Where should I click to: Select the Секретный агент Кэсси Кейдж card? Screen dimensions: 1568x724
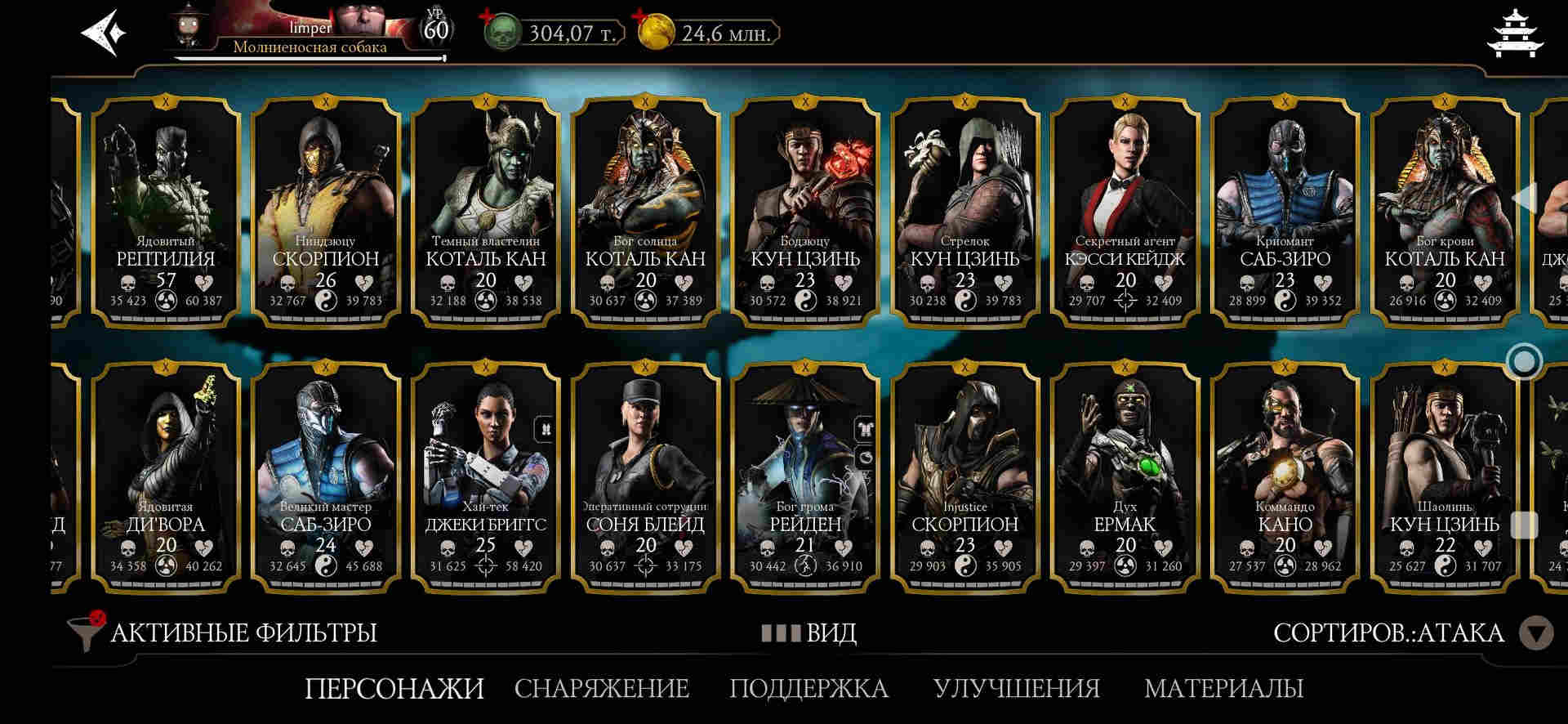(1125, 211)
